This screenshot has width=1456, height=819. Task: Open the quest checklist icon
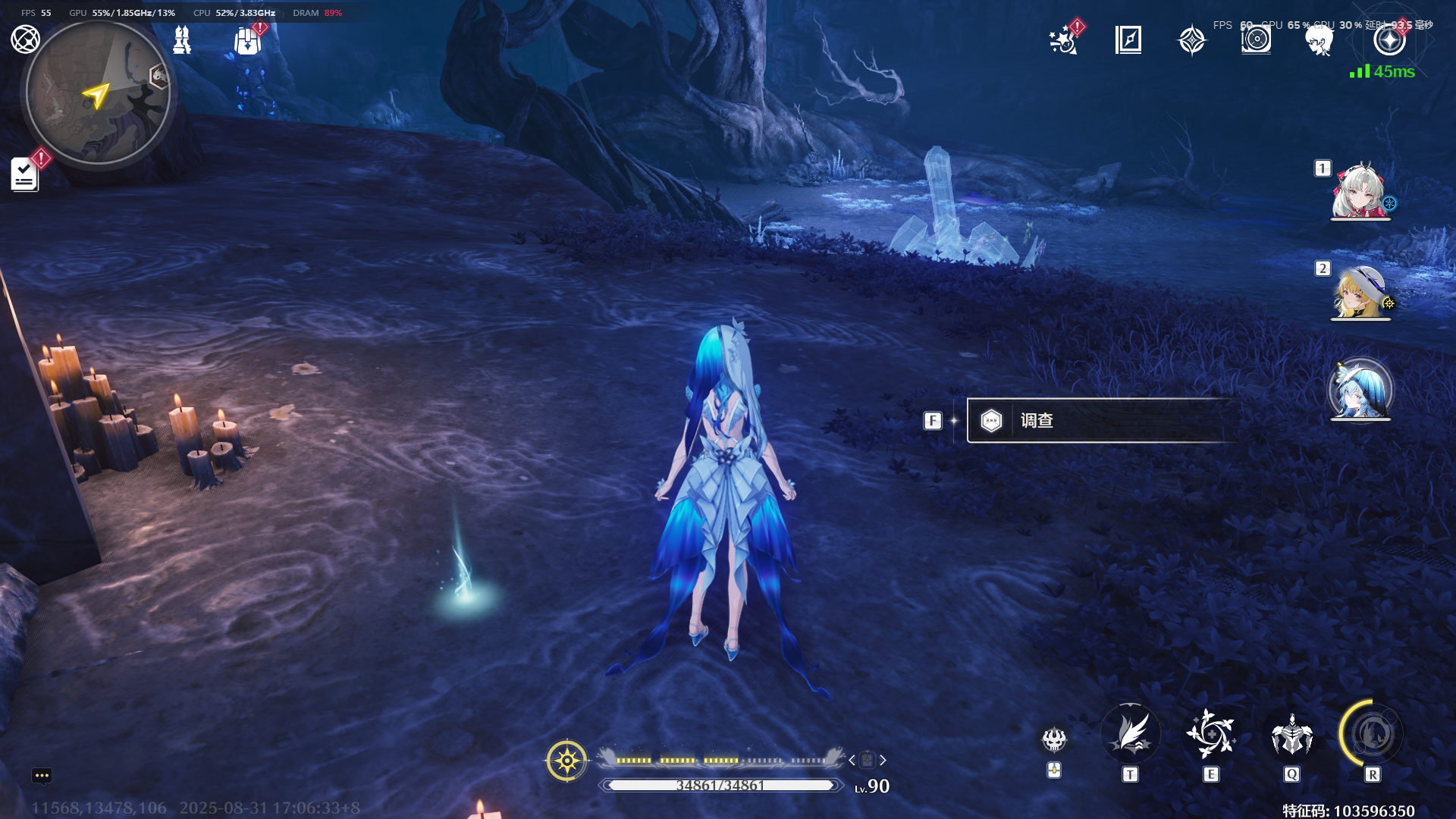pyautogui.click(x=25, y=174)
